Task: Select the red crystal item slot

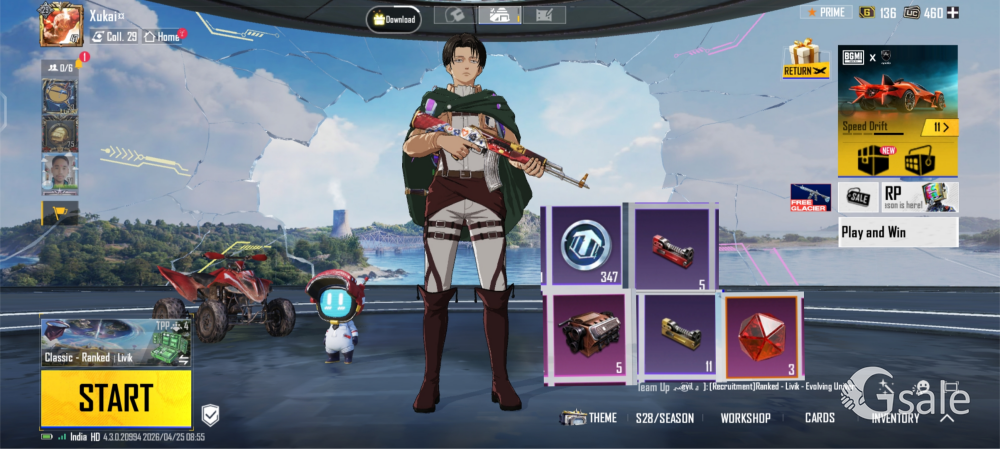Action: [x=763, y=337]
